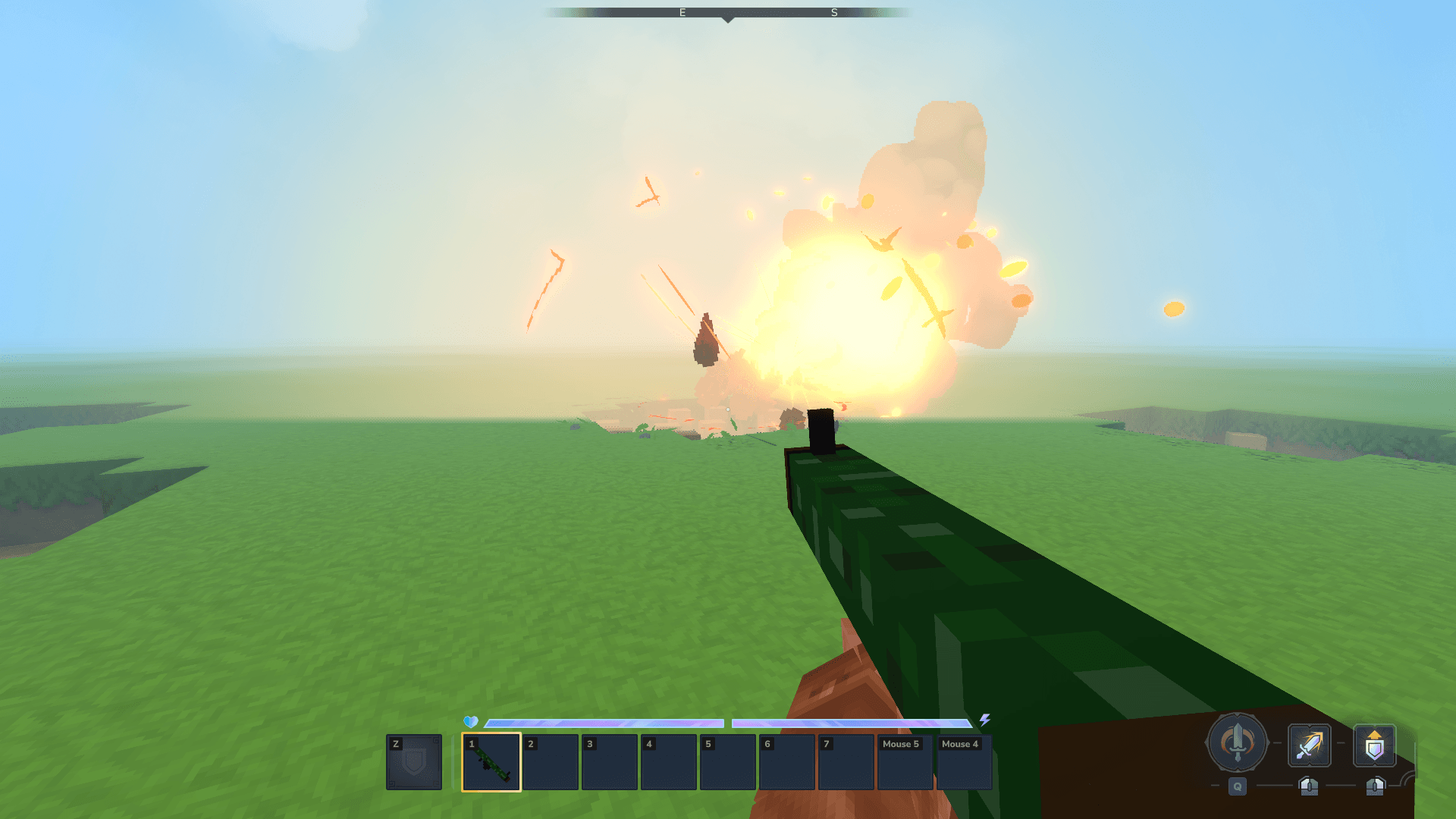Select the Mouse 5 hotbar slot
This screenshot has width=1456, height=819.
(x=905, y=761)
